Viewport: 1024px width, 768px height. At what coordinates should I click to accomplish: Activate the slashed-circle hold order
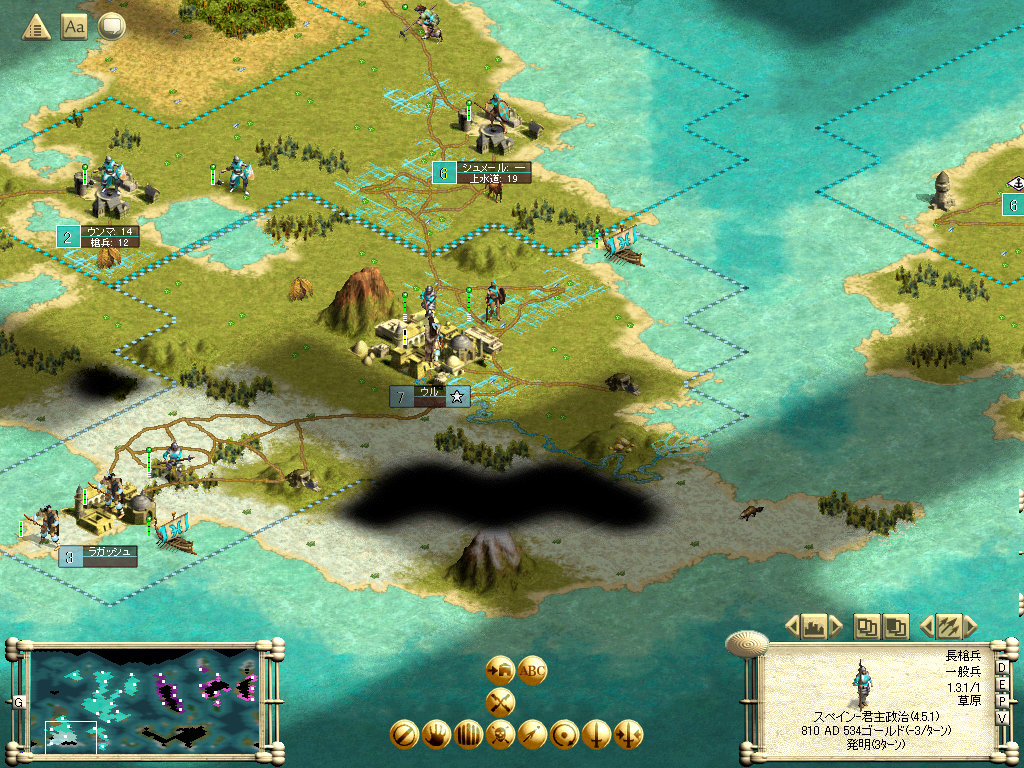(405, 735)
